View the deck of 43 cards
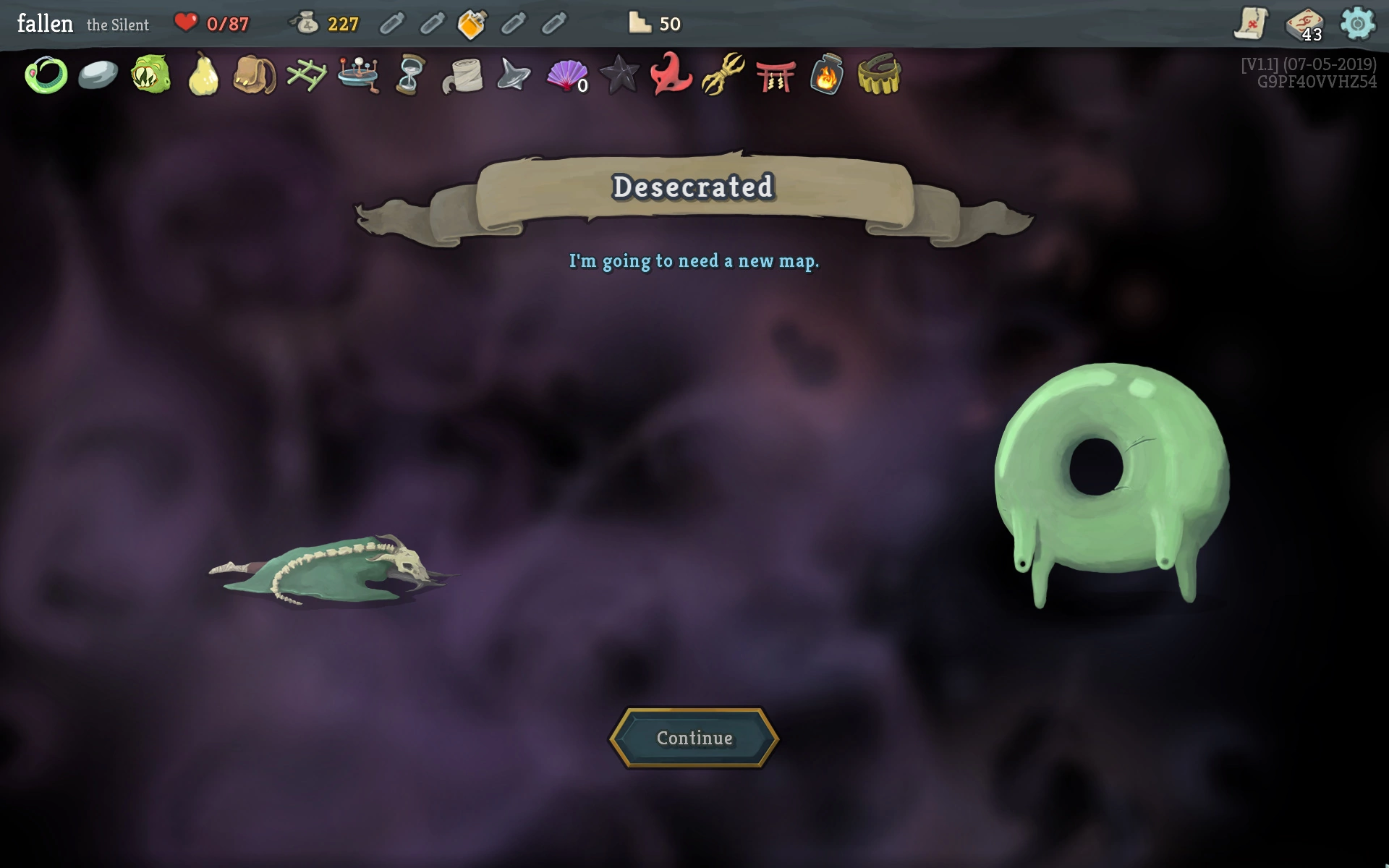The width and height of the screenshot is (1389, 868). pyautogui.click(x=1304, y=24)
